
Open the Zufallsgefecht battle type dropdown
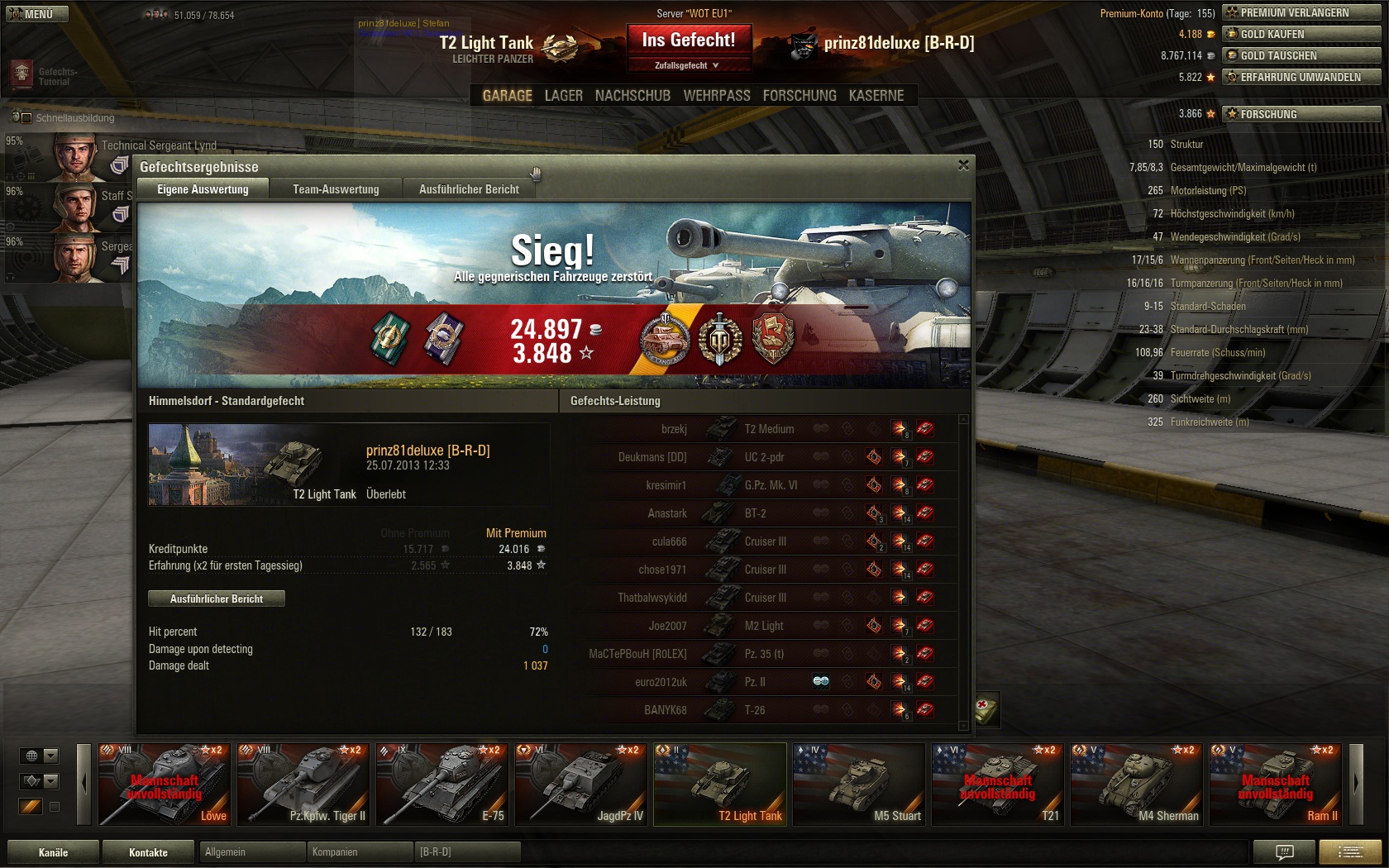(688, 65)
